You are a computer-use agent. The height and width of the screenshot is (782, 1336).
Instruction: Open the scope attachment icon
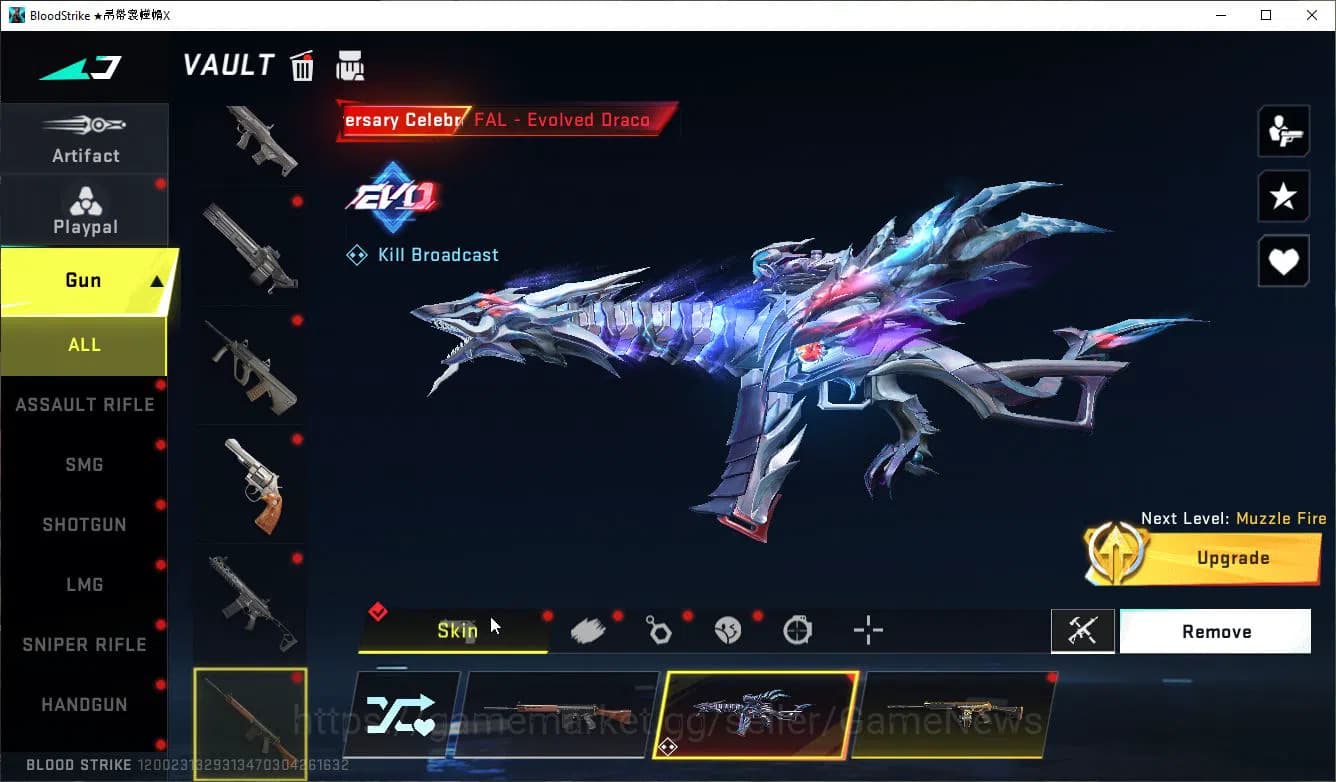pyautogui.click(x=797, y=629)
